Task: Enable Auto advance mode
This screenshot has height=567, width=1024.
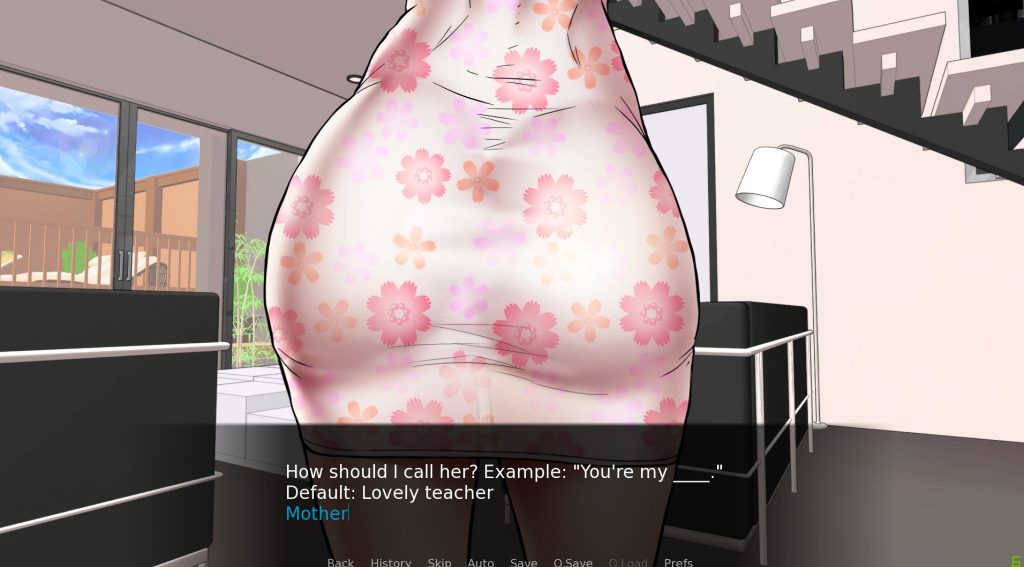Action: (x=480, y=562)
